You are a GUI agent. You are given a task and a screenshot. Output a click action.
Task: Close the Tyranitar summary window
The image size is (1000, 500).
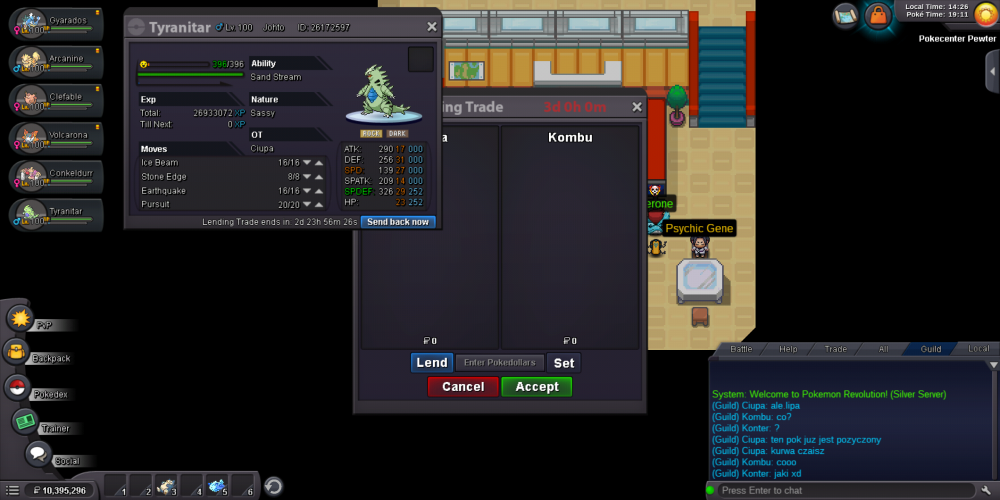coord(432,27)
